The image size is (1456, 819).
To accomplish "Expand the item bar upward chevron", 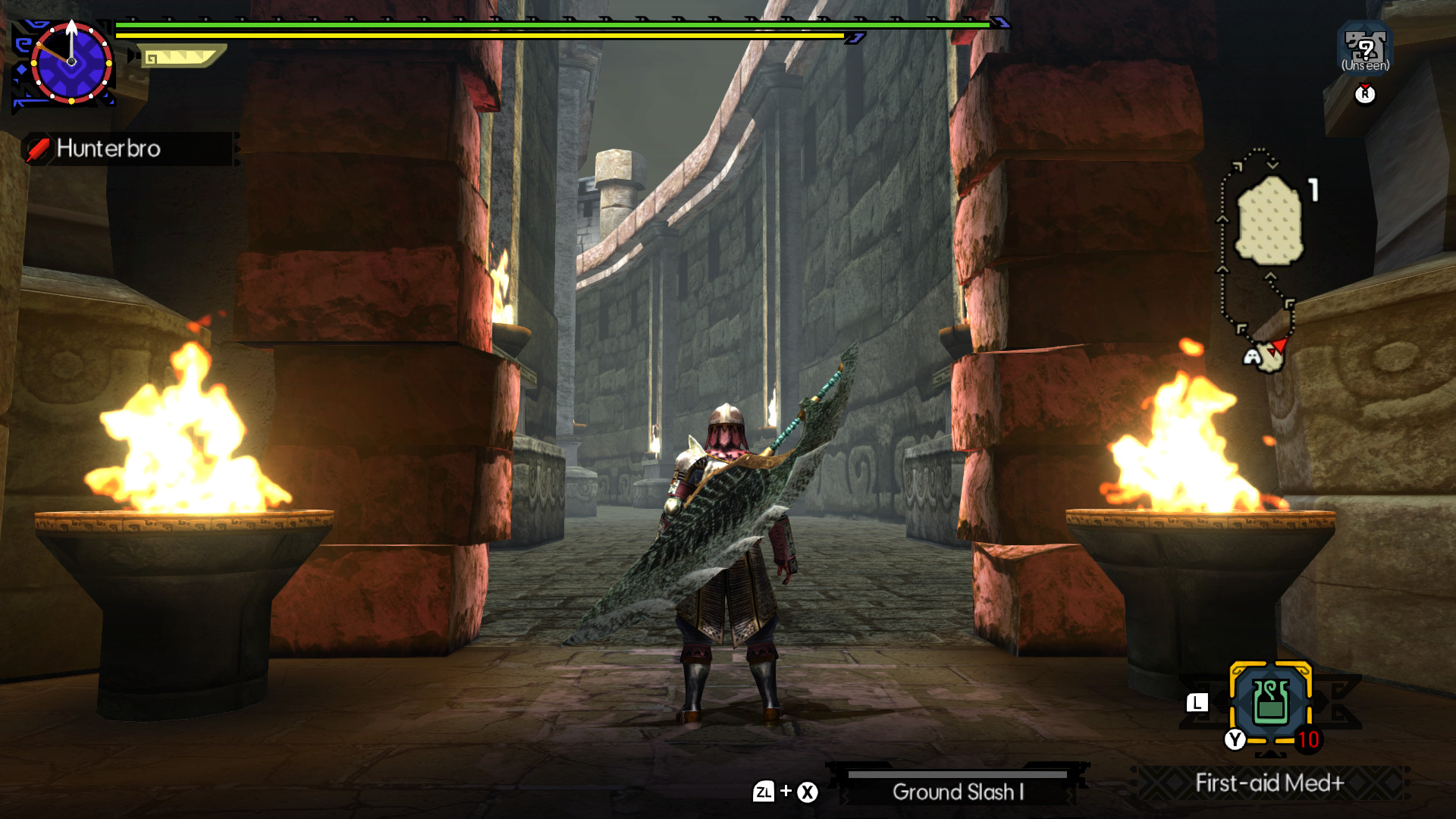I will click(x=1271, y=755).
